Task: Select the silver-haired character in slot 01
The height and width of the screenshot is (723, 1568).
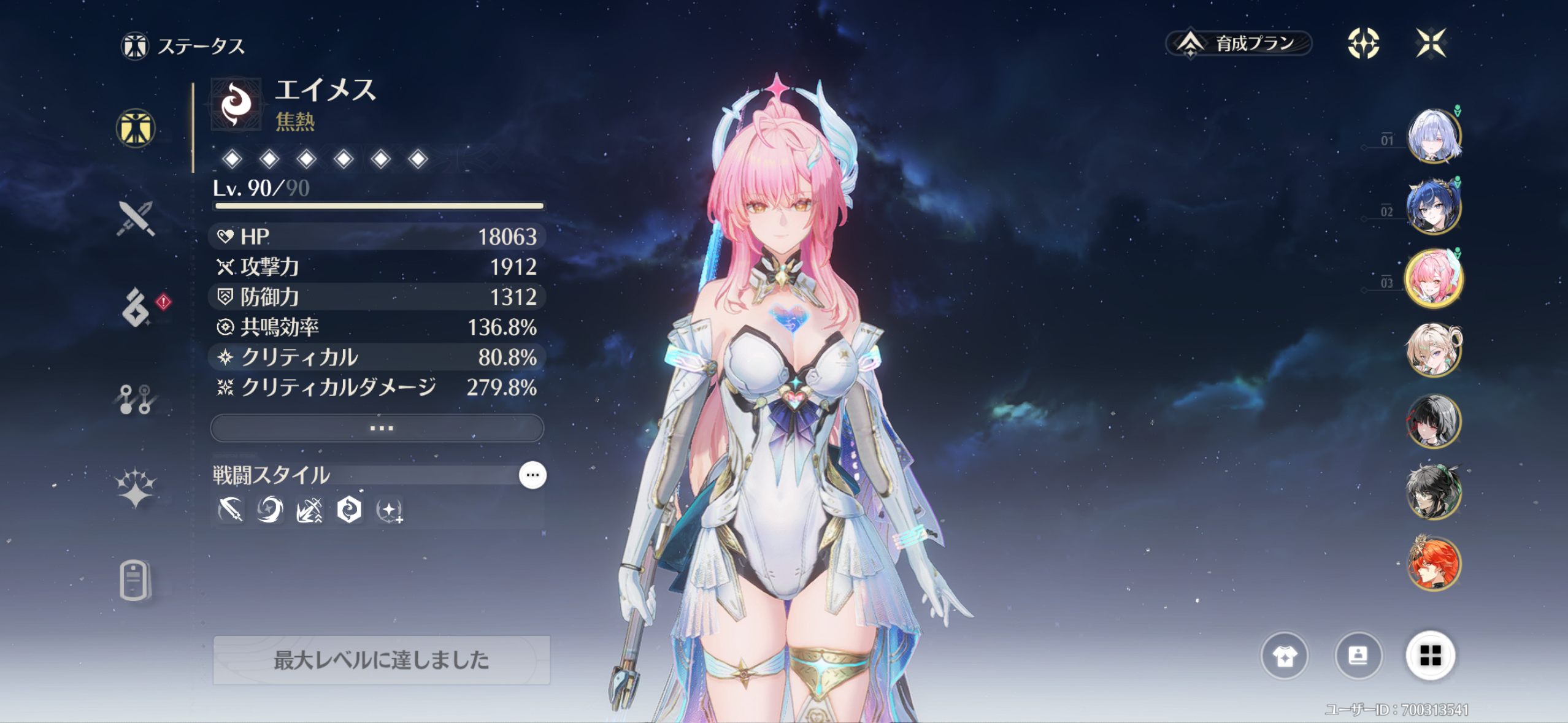Action: (1434, 136)
